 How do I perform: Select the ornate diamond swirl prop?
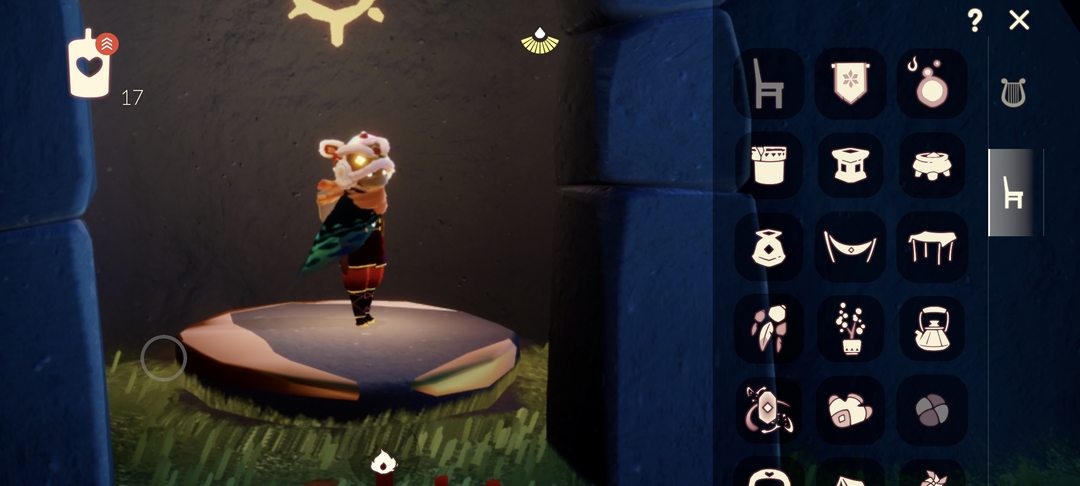768,410
